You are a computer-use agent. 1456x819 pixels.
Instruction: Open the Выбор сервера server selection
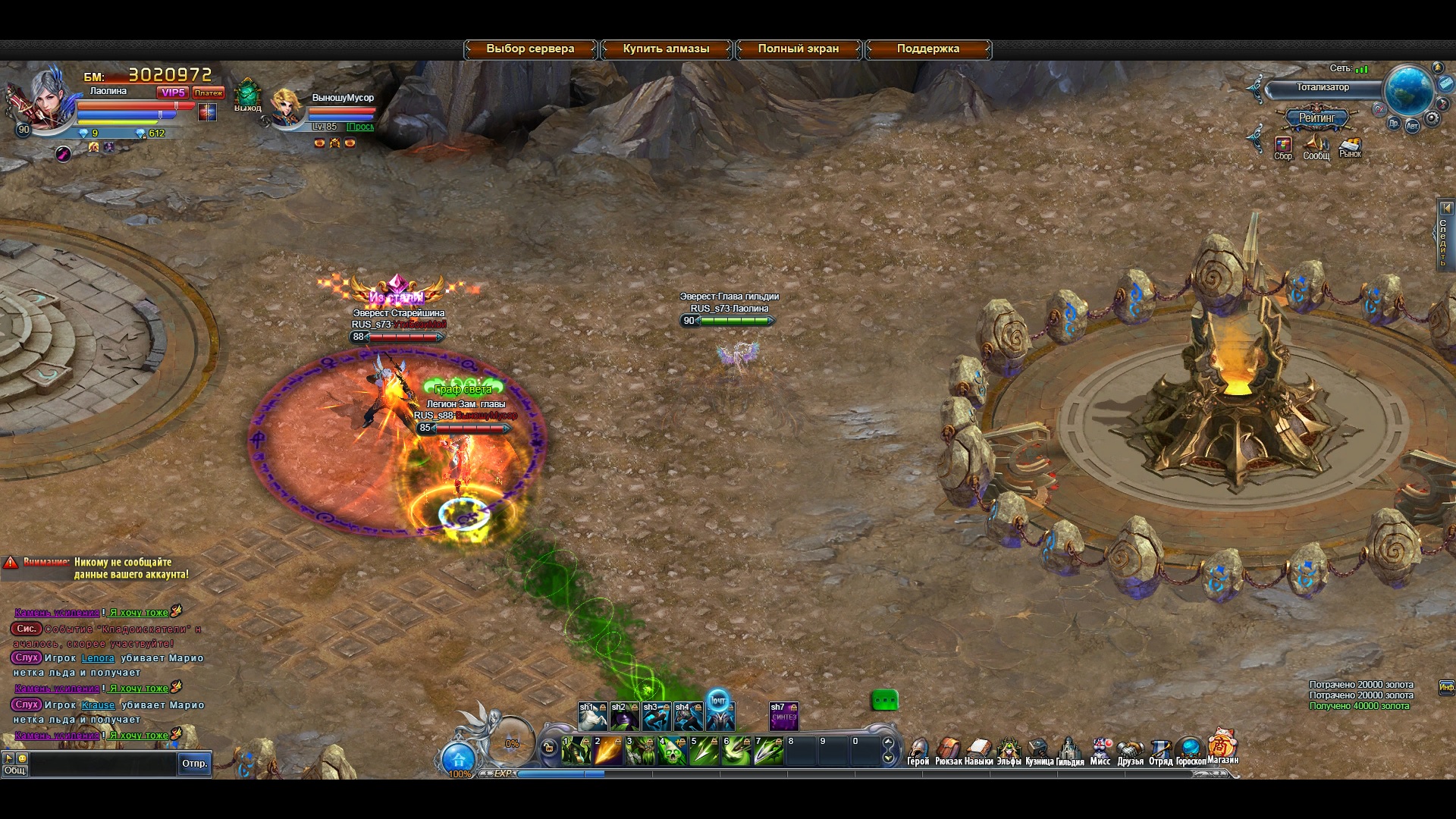click(530, 49)
